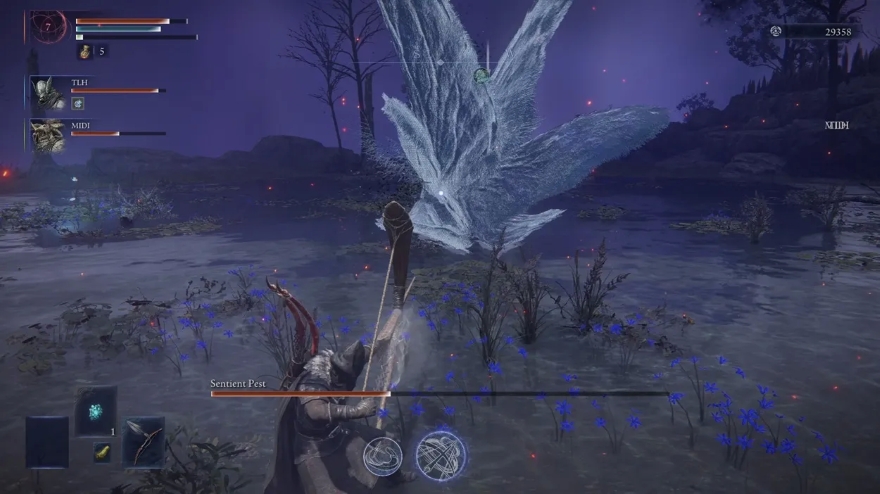Use the glowing teal item slot
The image size is (880, 494).
(x=96, y=411)
